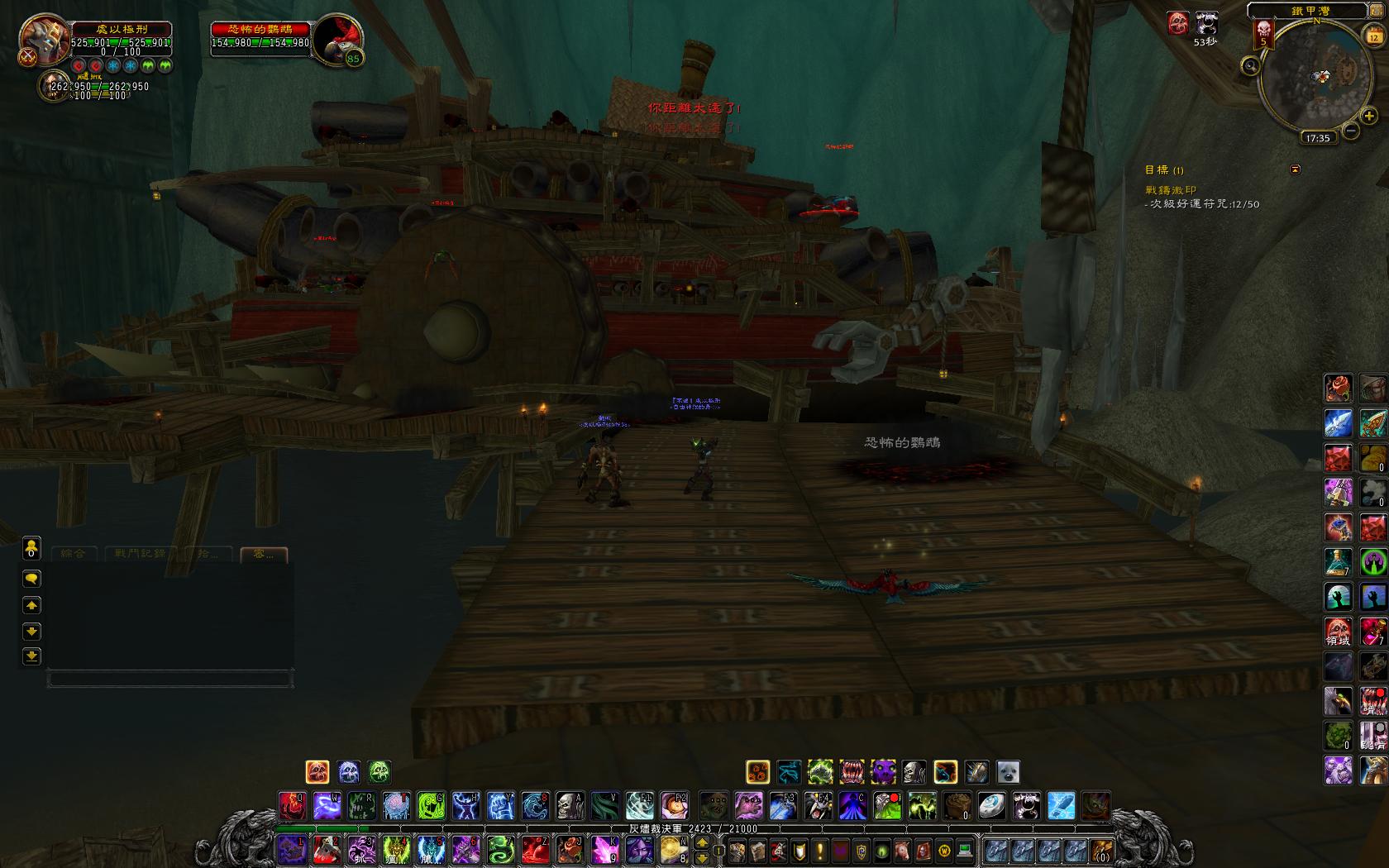
Task: Open the calendar button showing 12
Action: (x=1373, y=36)
